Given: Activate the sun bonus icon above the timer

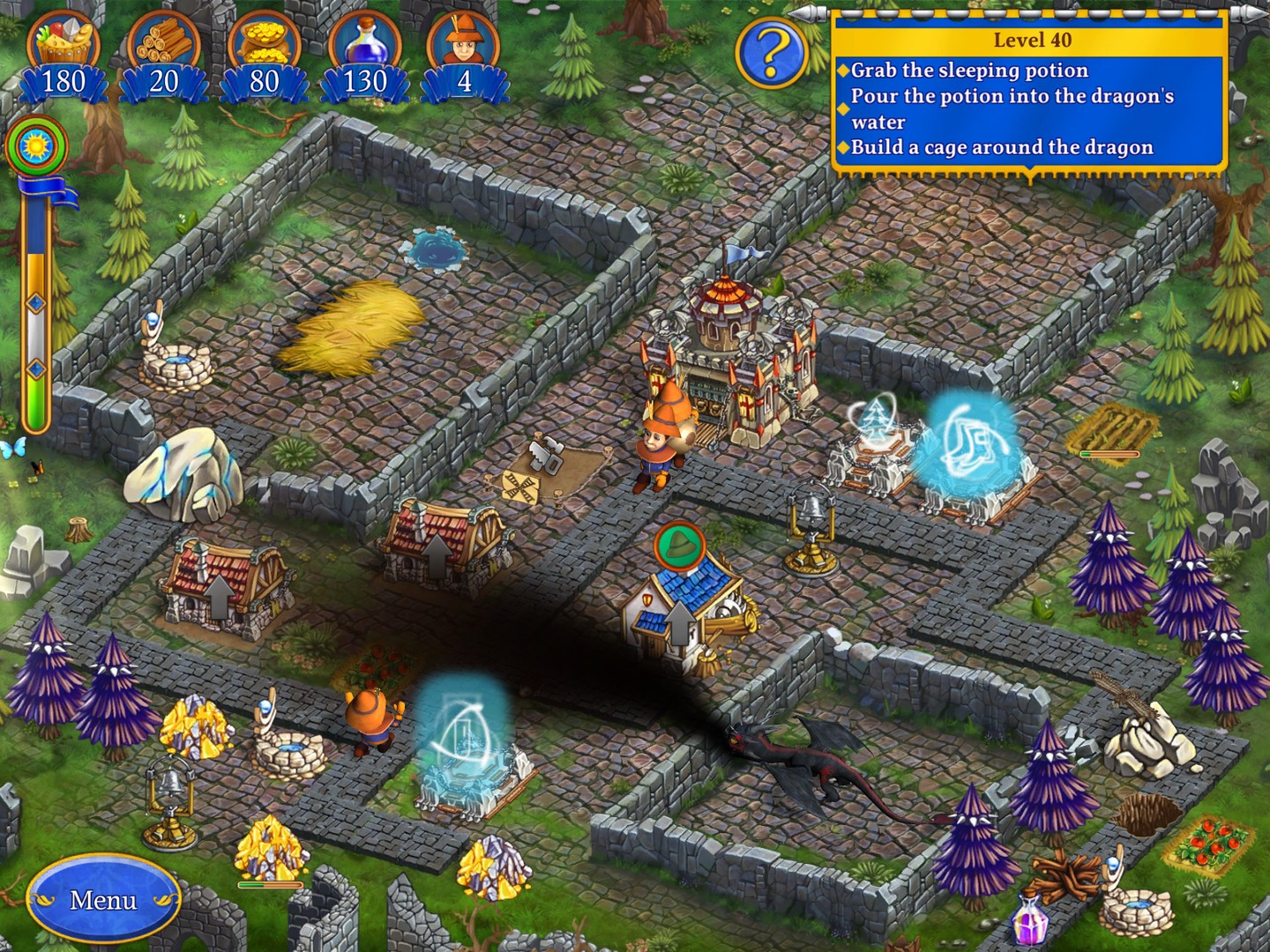Looking at the screenshot, I should (x=37, y=145).
